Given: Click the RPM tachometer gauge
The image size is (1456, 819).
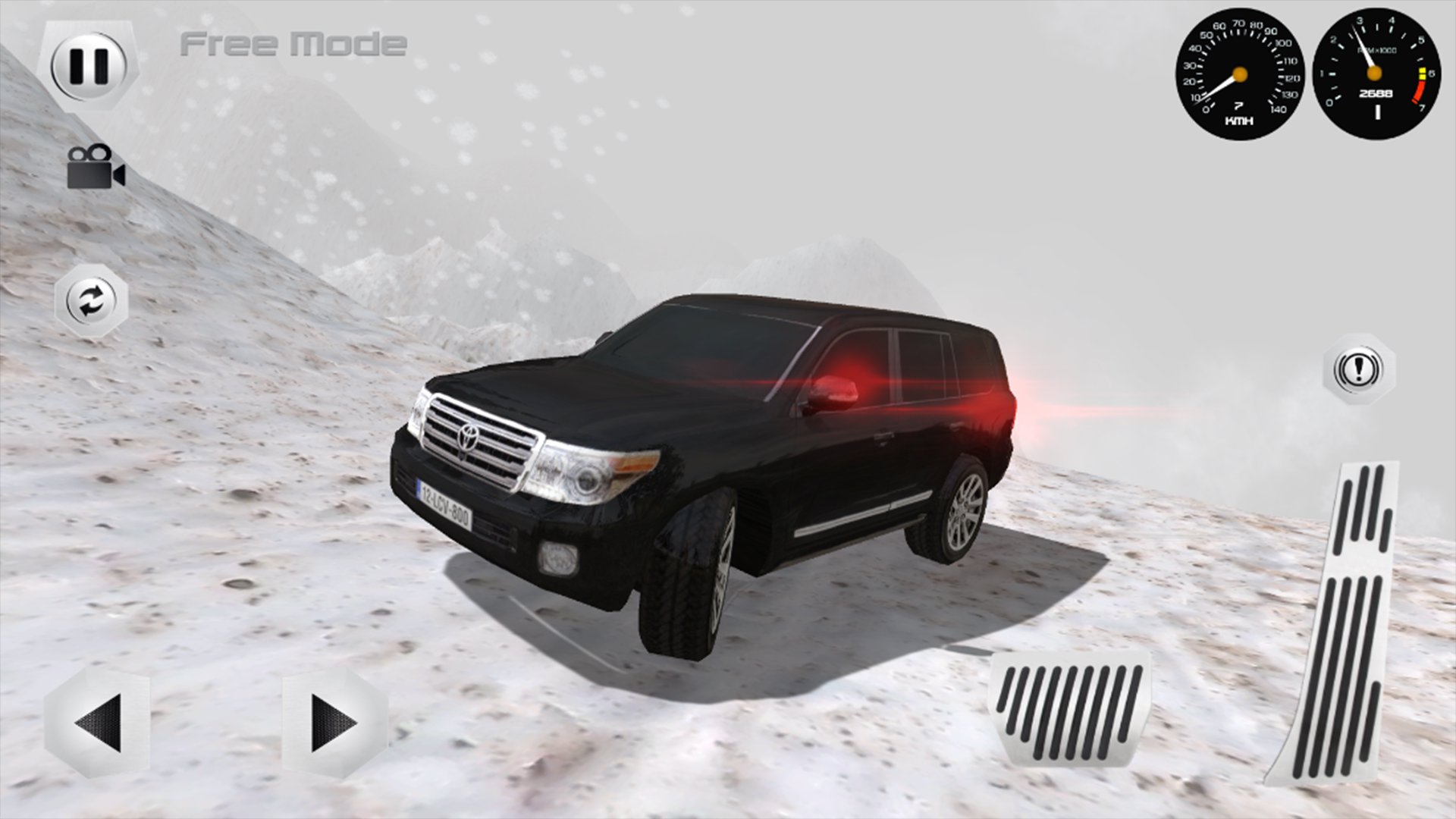Looking at the screenshot, I should (x=1374, y=74).
